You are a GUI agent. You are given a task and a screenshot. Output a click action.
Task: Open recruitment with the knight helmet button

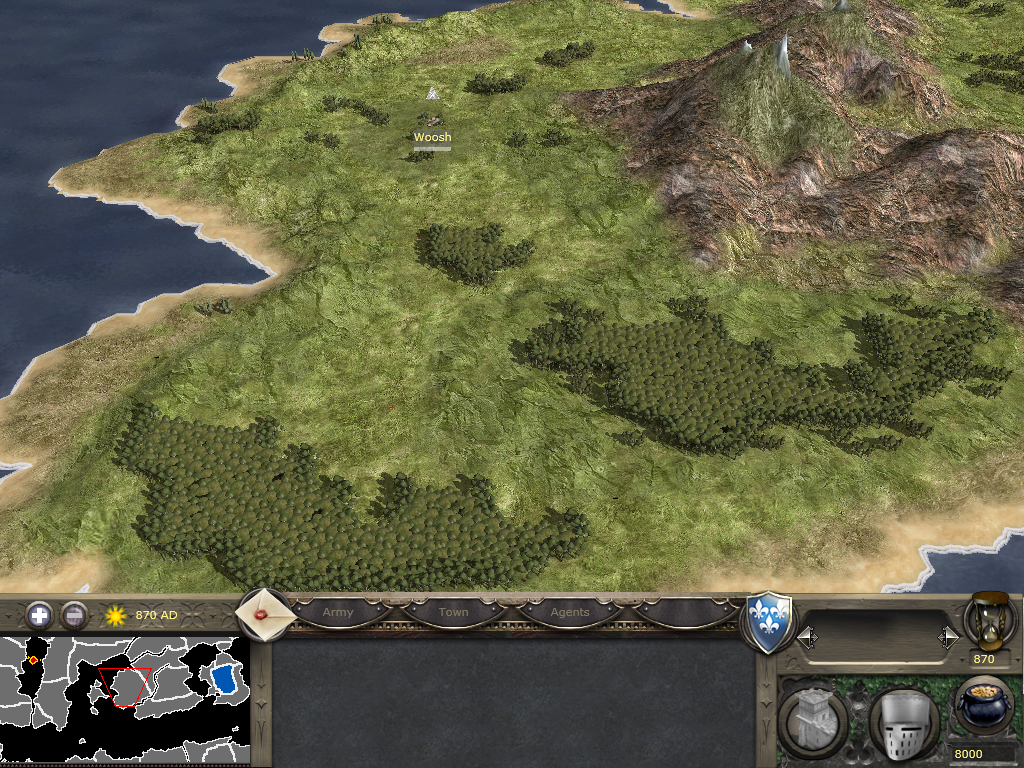903,722
